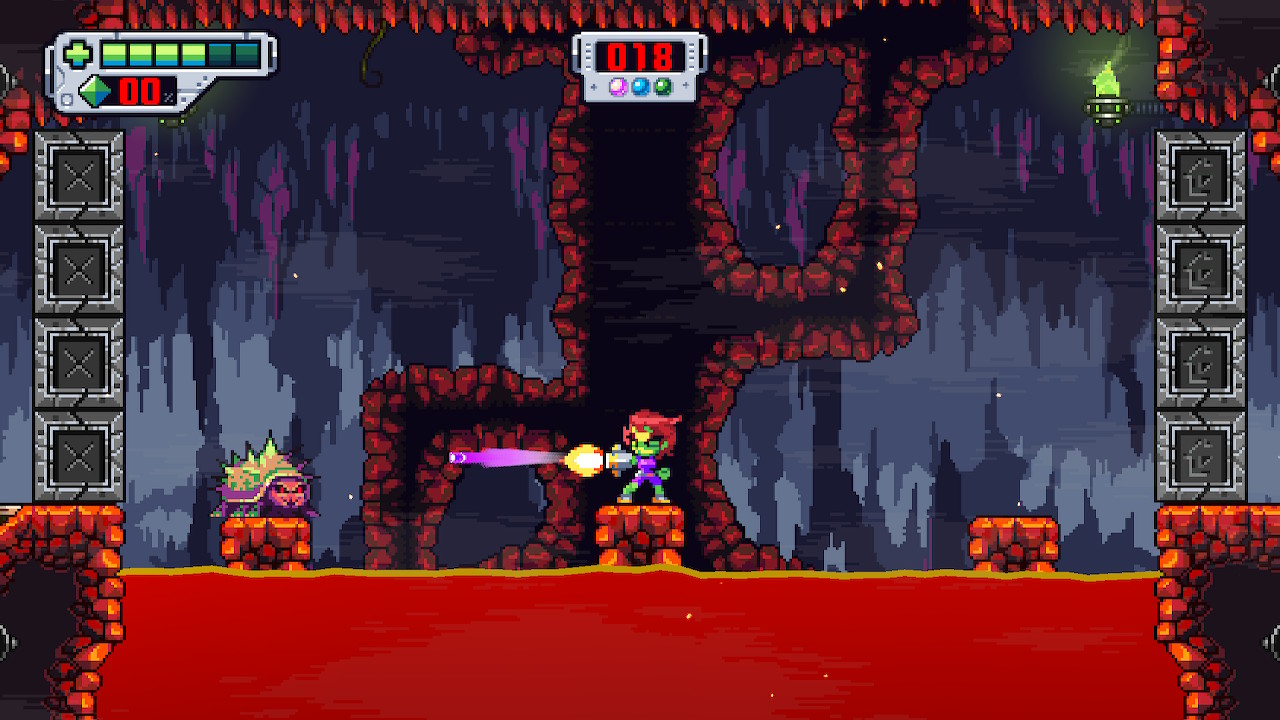Choose the green orb indicator
Screen dimensions: 1280x720
click(x=662, y=86)
